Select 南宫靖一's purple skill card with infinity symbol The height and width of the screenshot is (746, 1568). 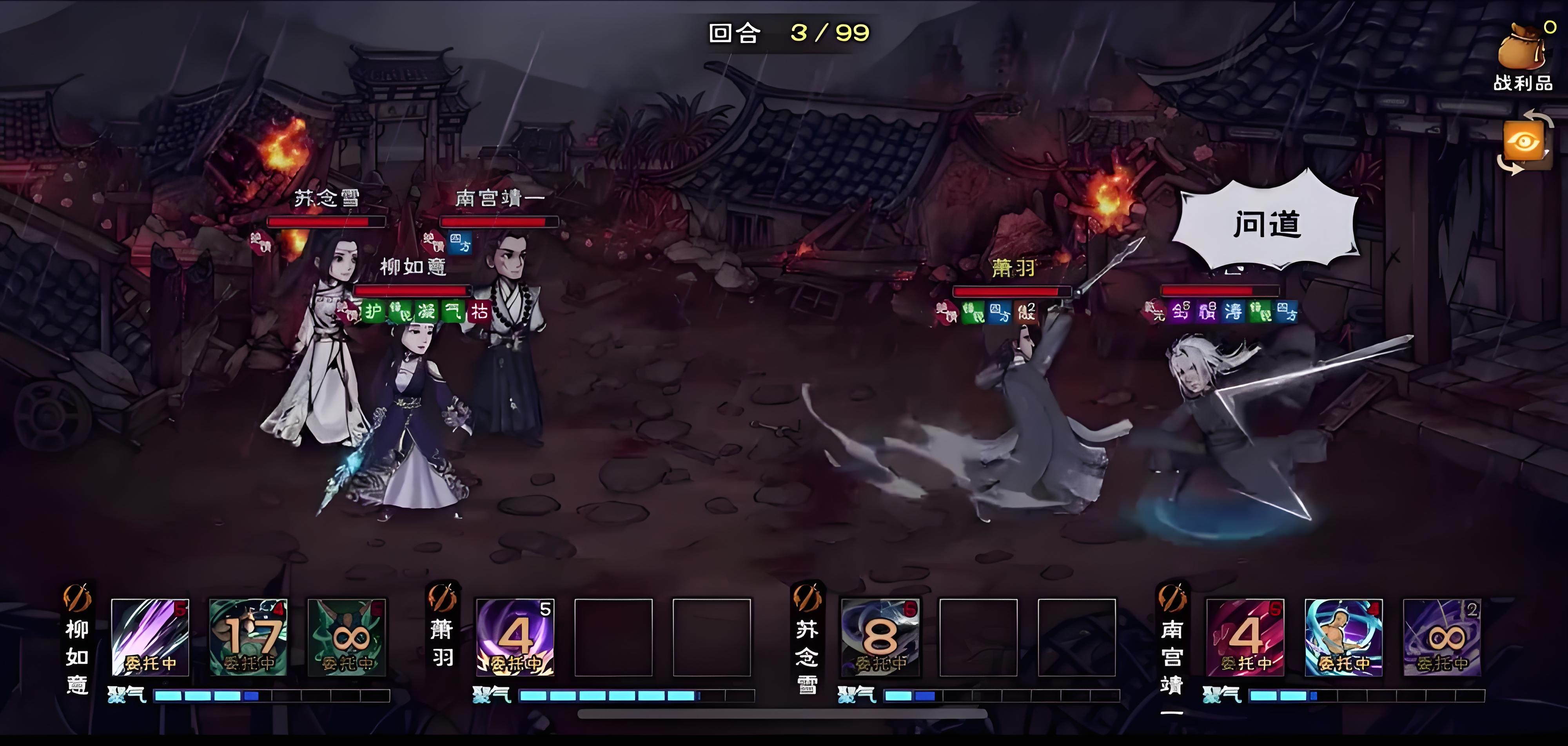tap(1442, 637)
